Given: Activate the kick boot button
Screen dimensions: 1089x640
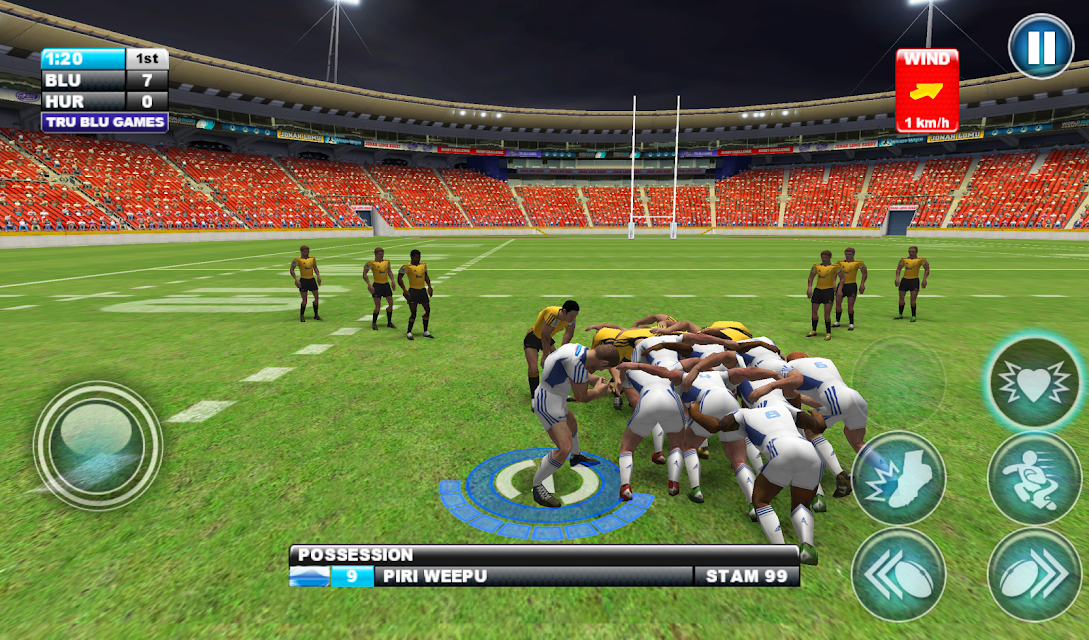Looking at the screenshot, I should (899, 479).
